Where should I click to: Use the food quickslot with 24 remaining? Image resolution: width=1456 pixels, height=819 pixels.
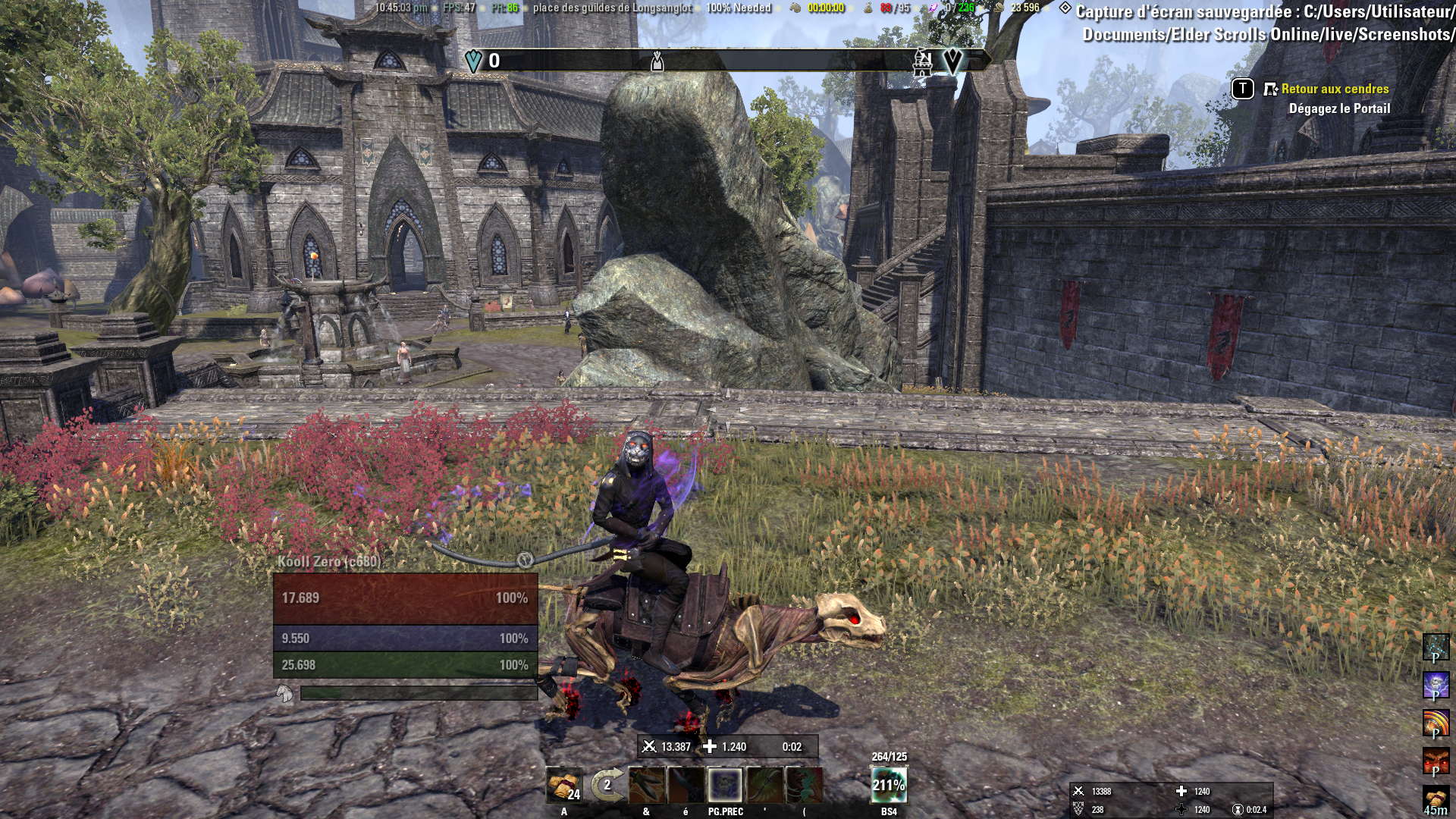(563, 785)
